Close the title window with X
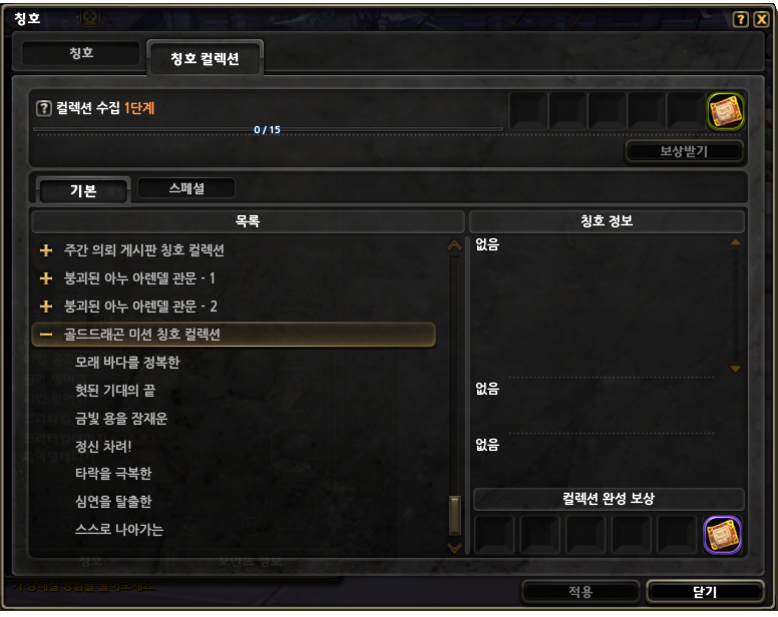Image resolution: width=778 pixels, height=617 pixels. tap(761, 19)
